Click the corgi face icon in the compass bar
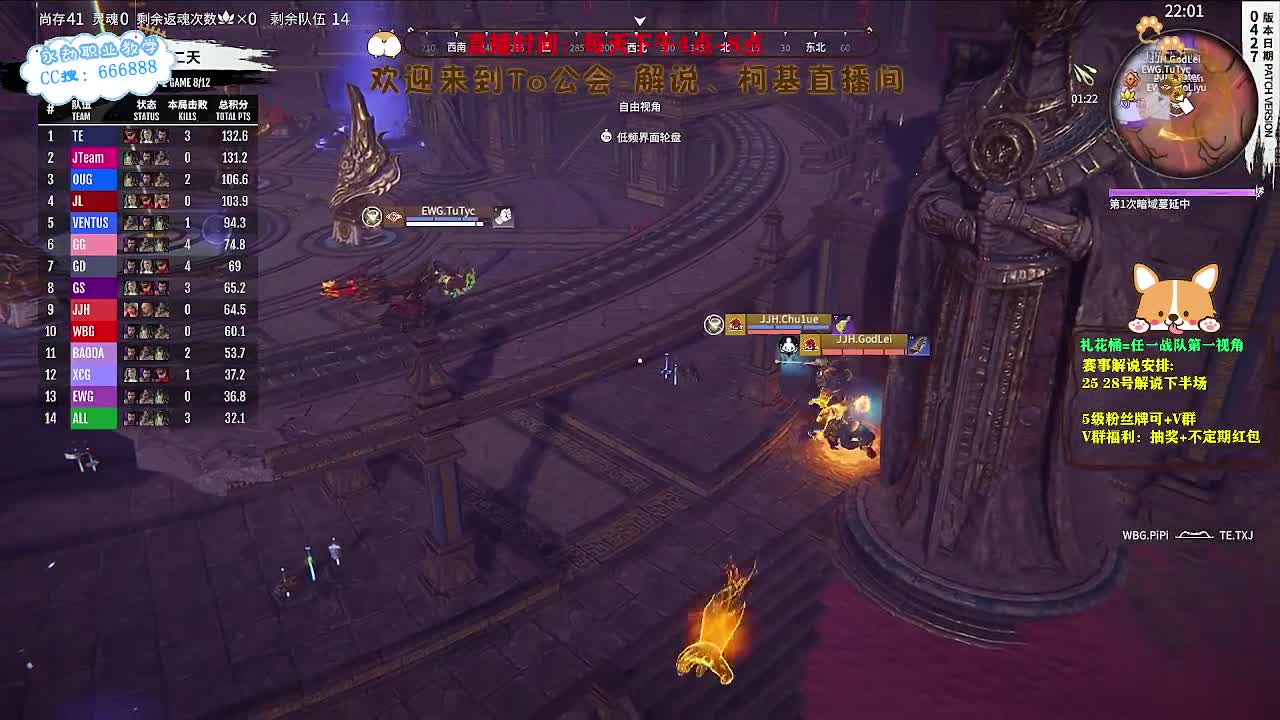The width and height of the screenshot is (1280, 720). 383,43
